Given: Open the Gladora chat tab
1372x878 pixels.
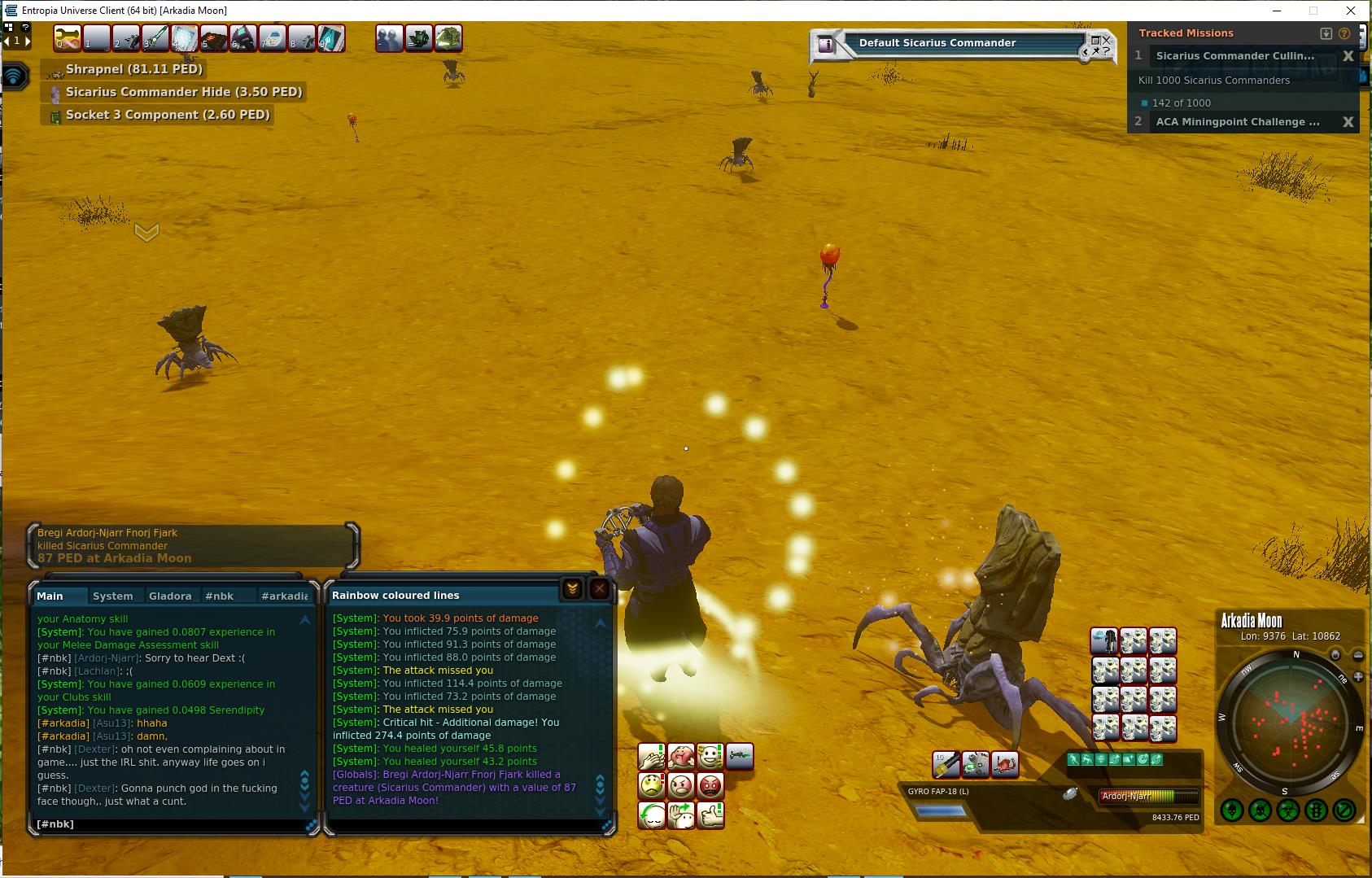Looking at the screenshot, I should click(170, 596).
